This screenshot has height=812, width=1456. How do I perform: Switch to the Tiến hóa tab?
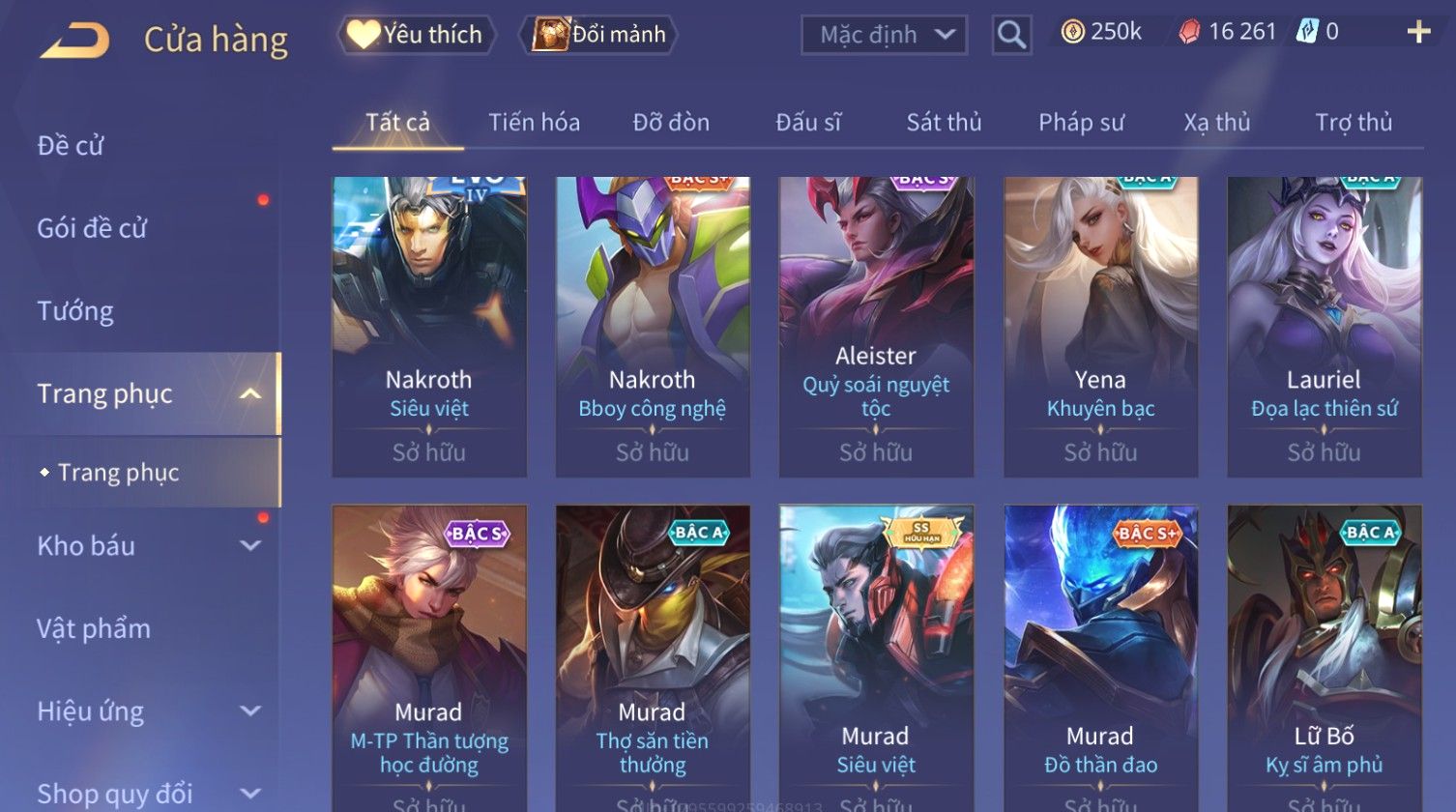pyautogui.click(x=534, y=123)
